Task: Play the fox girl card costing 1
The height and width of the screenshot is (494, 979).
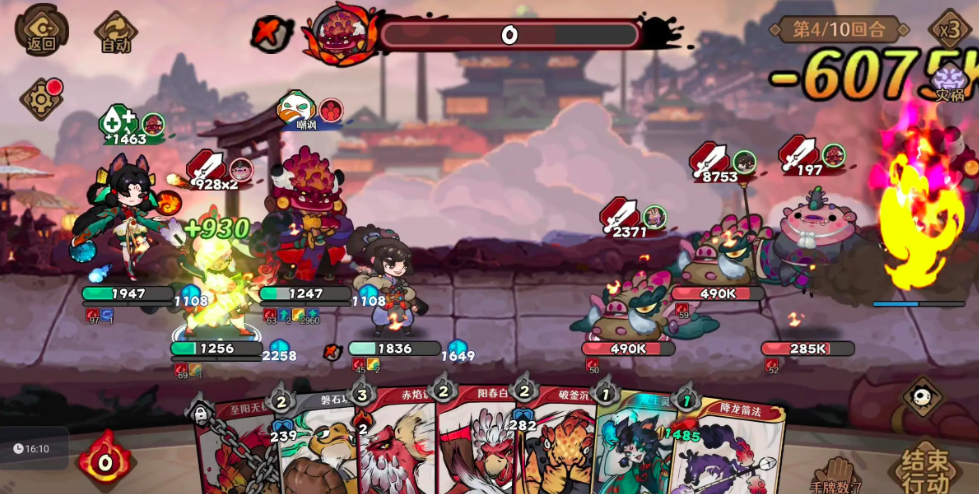Action: [630, 445]
